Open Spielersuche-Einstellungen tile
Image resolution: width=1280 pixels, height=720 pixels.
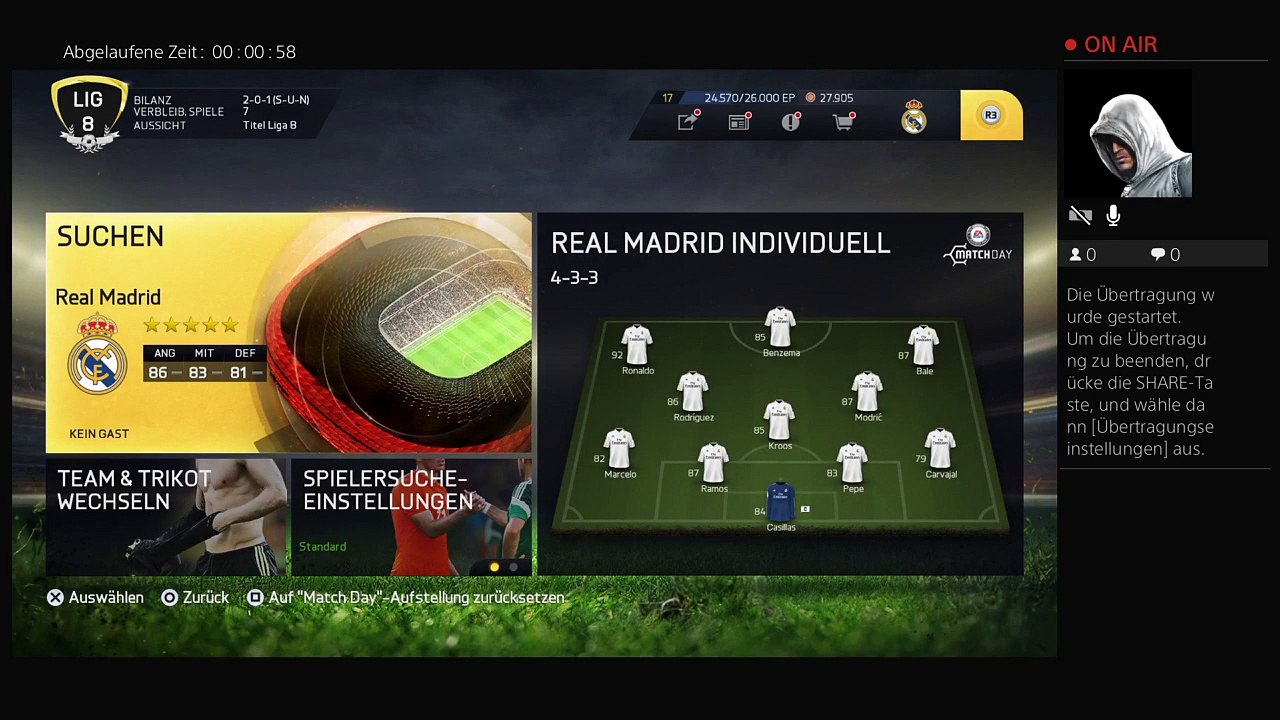coord(411,516)
